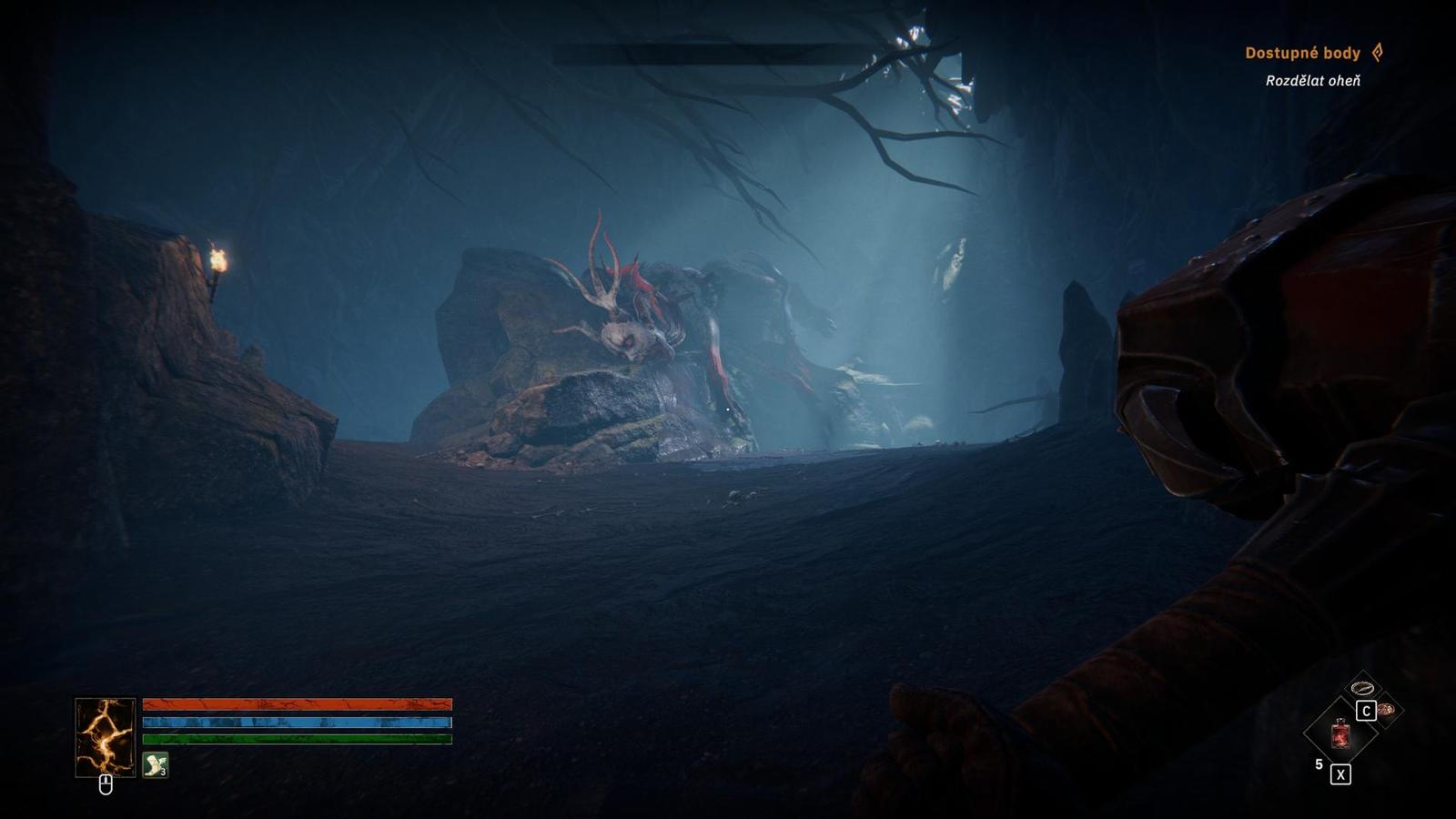
Task: Use the red potion quick slot
Action: click(1340, 733)
